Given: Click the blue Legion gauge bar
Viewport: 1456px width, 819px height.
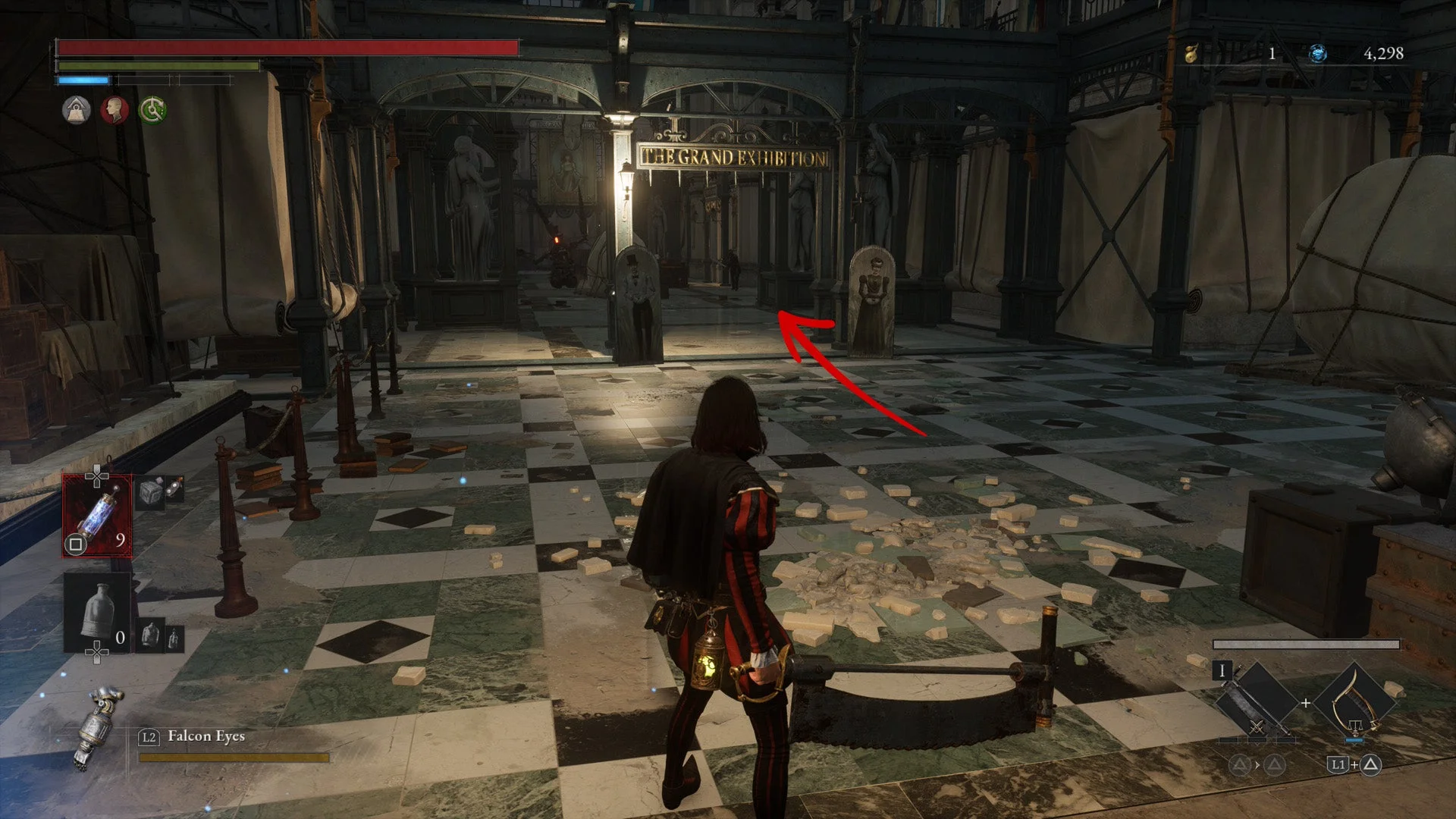Looking at the screenshot, I should (x=83, y=80).
